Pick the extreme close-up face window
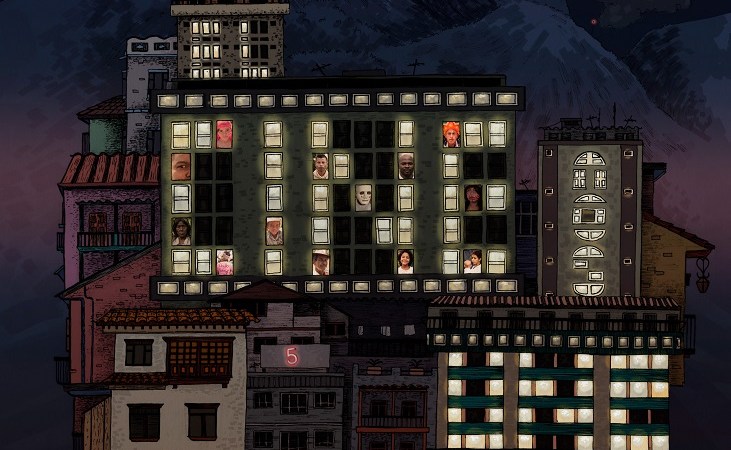The image size is (731, 450). click(x=181, y=166)
